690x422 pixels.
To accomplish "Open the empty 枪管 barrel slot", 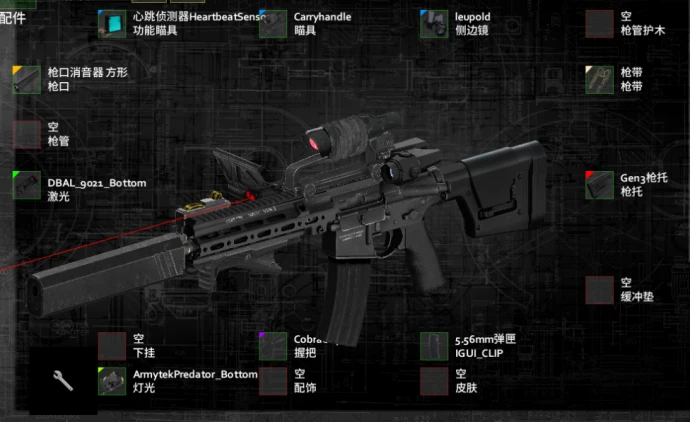I will [27, 134].
